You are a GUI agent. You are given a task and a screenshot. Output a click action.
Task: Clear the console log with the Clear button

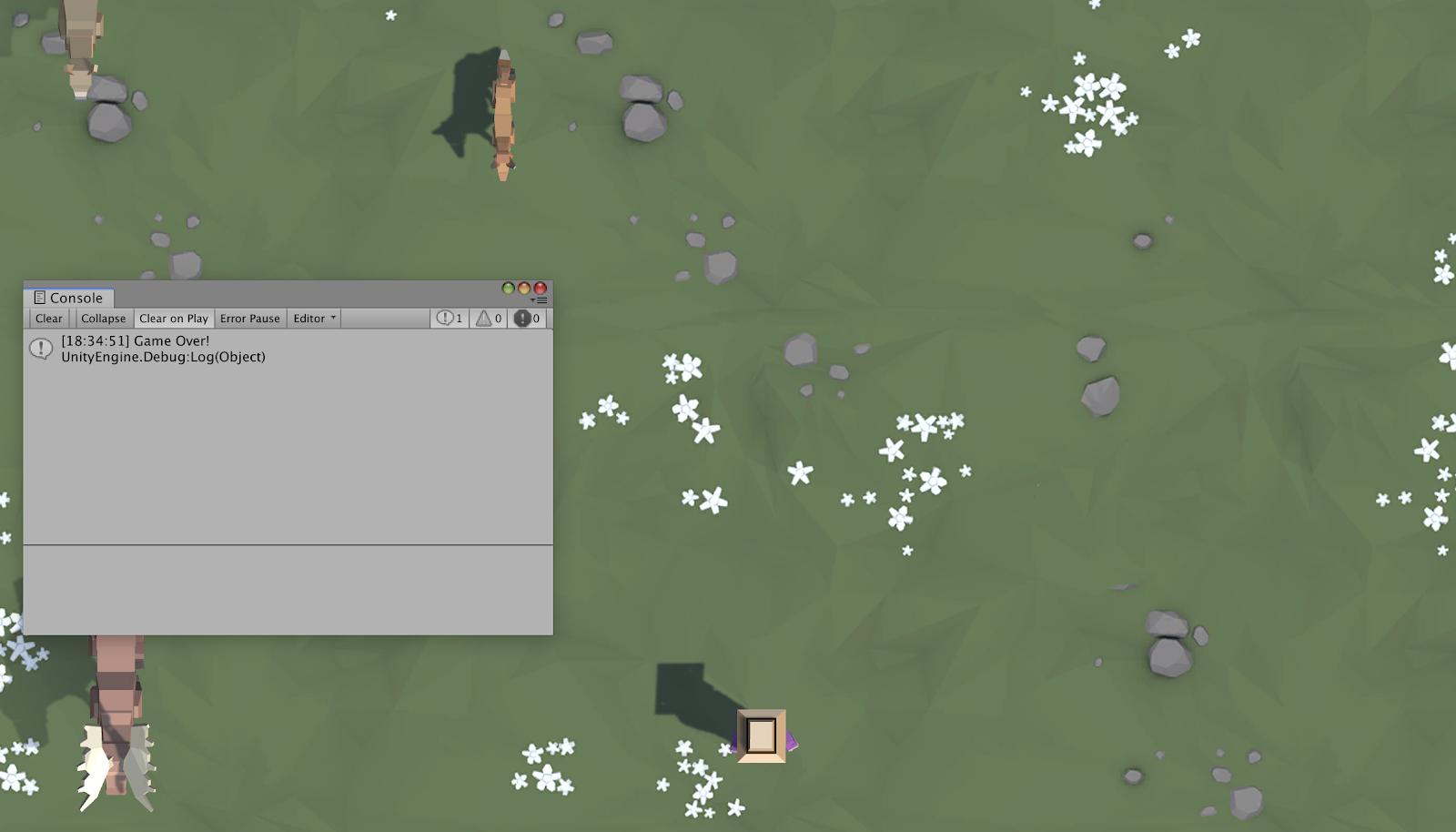click(x=49, y=319)
